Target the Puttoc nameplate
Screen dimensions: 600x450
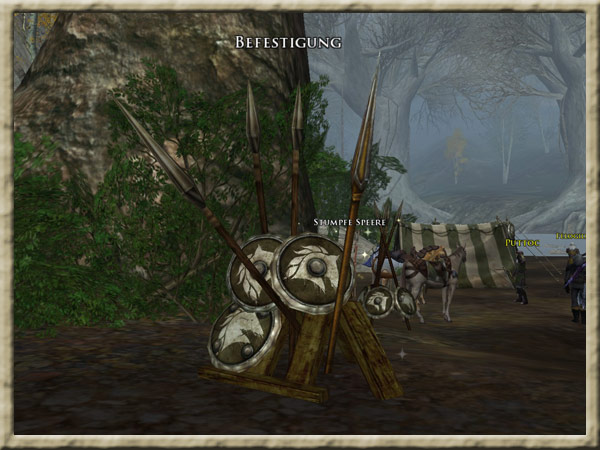point(522,243)
